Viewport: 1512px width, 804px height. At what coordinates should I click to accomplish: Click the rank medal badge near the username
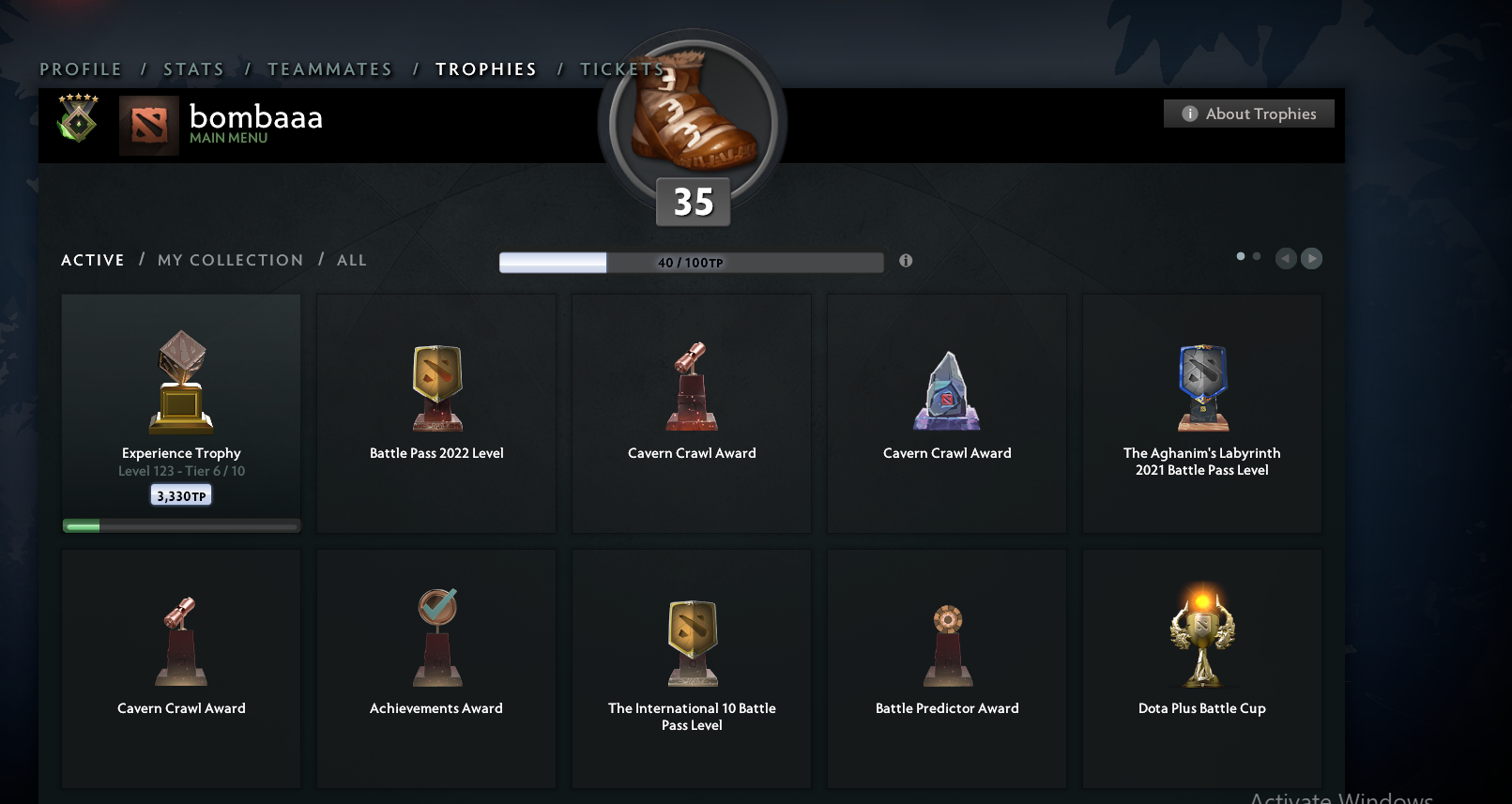77,120
